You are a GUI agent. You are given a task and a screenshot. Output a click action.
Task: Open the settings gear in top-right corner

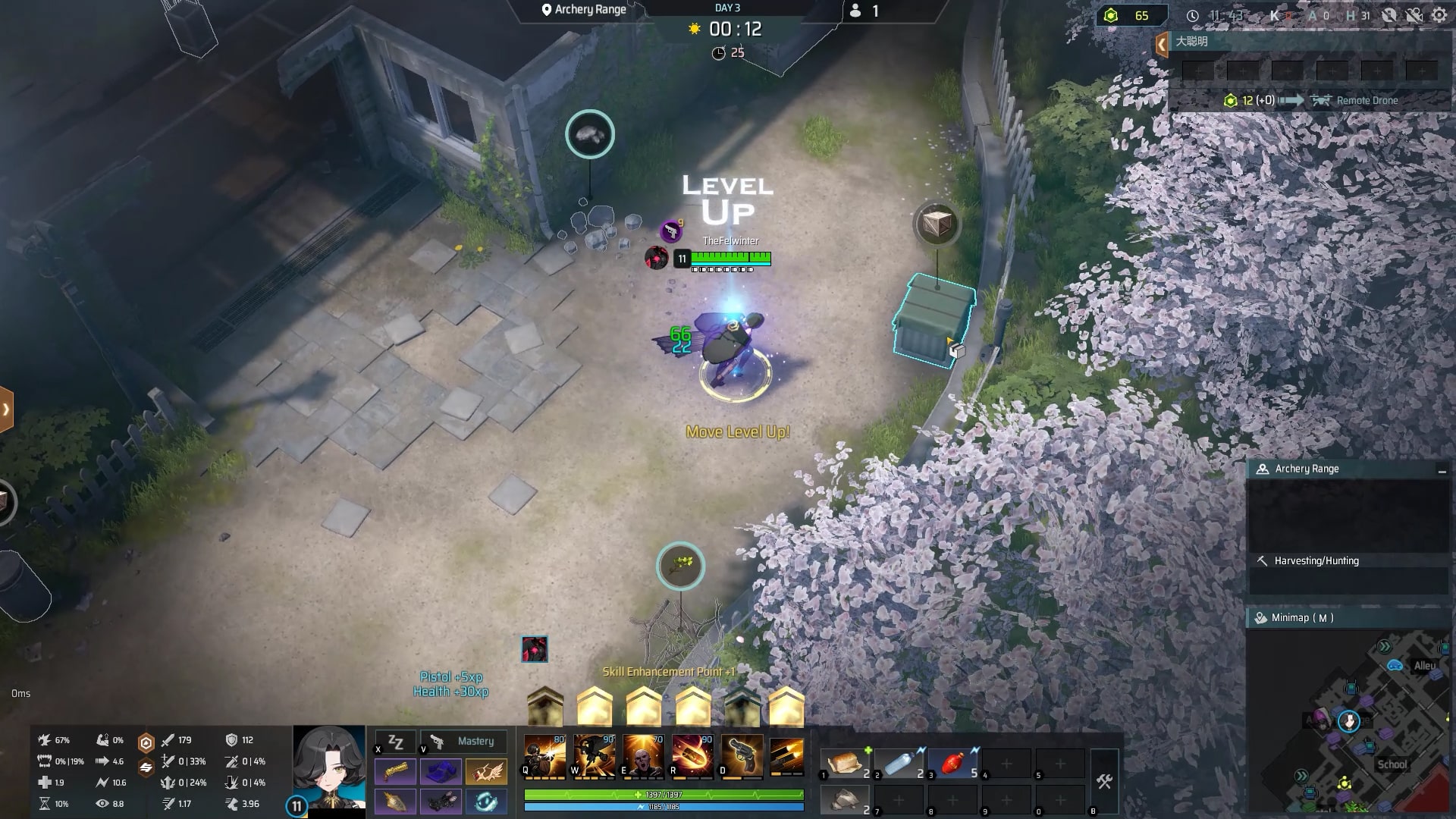coord(1439,15)
